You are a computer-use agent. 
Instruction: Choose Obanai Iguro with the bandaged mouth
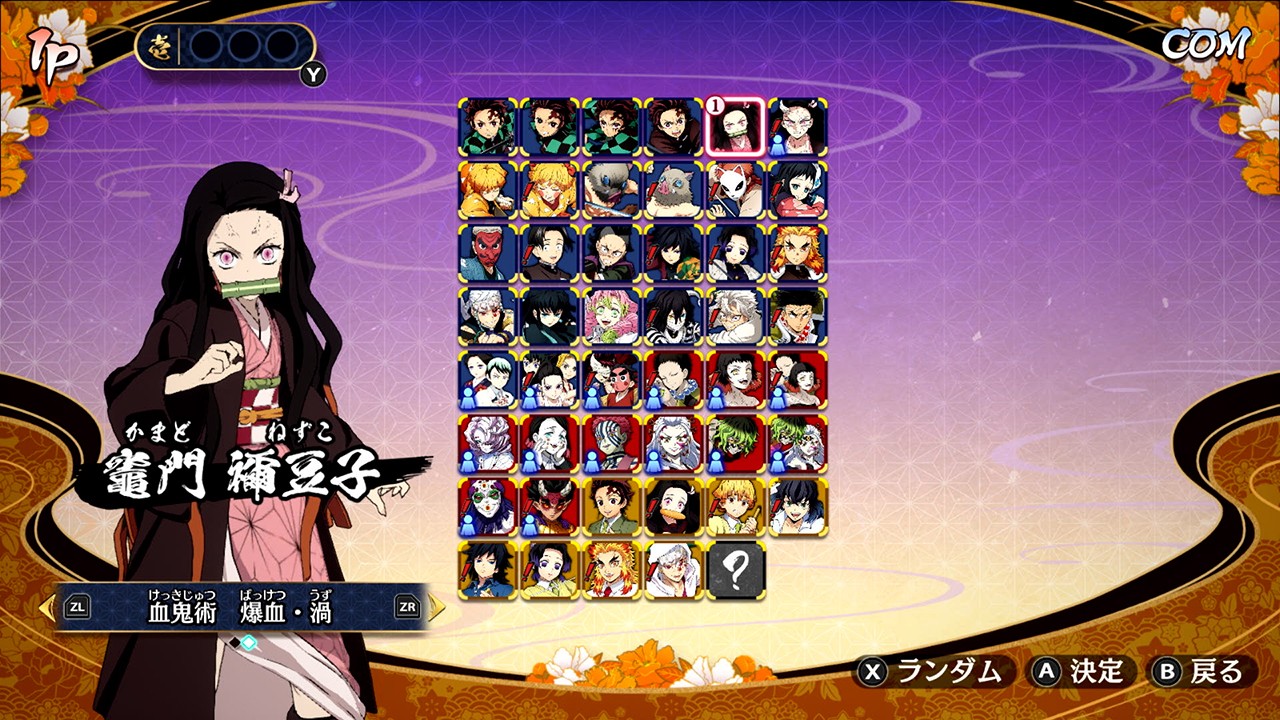tap(674, 316)
